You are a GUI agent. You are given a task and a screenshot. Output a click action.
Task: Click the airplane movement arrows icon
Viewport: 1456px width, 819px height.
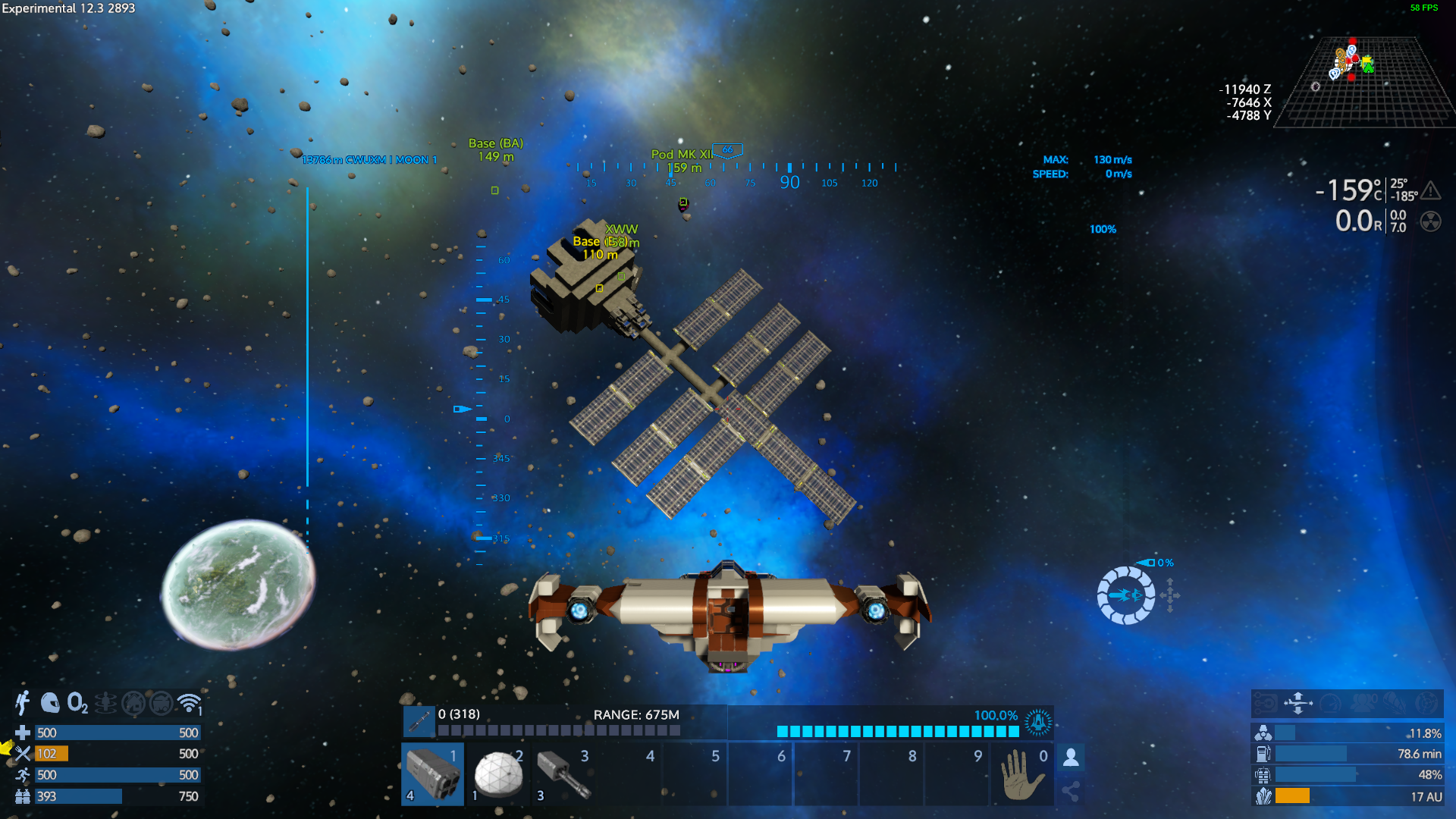tap(1298, 703)
